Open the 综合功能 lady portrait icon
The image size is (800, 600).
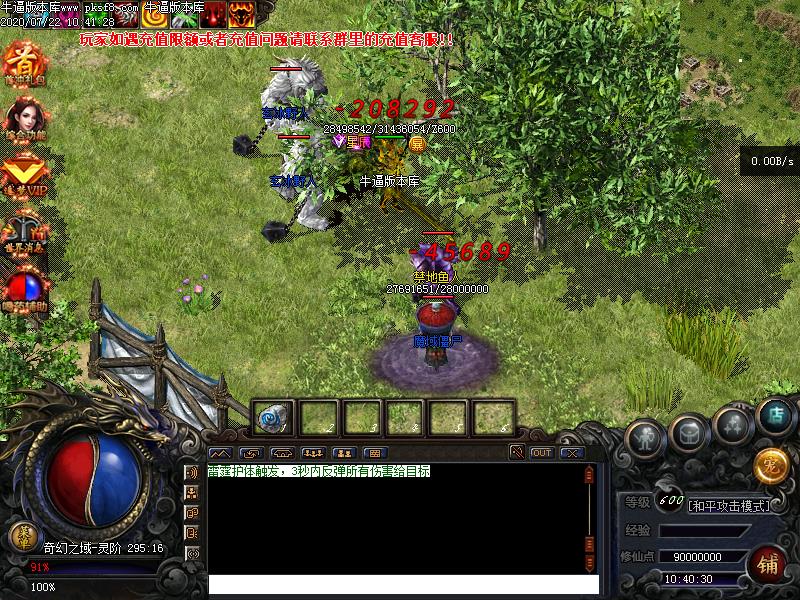[x=24, y=120]
